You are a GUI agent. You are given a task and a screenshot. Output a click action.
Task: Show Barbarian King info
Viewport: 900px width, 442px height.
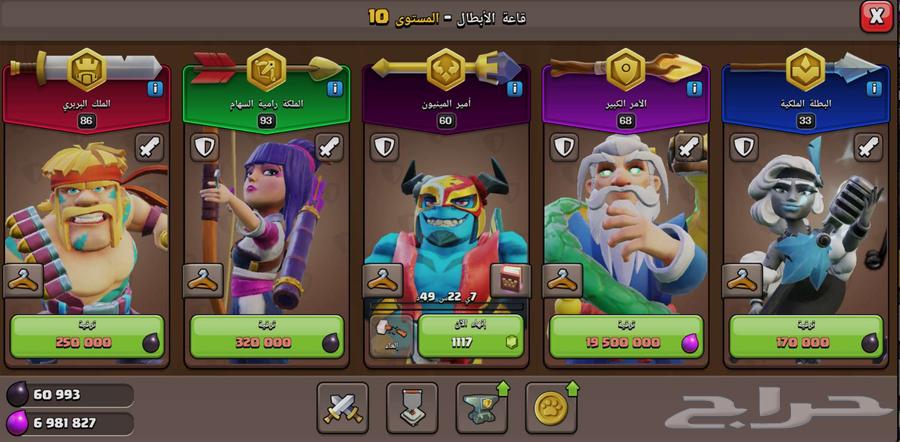155,89
